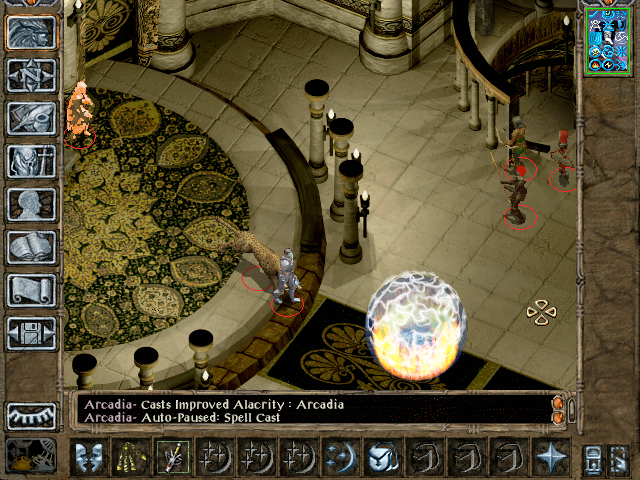Open special abilities with the star button

551,457
